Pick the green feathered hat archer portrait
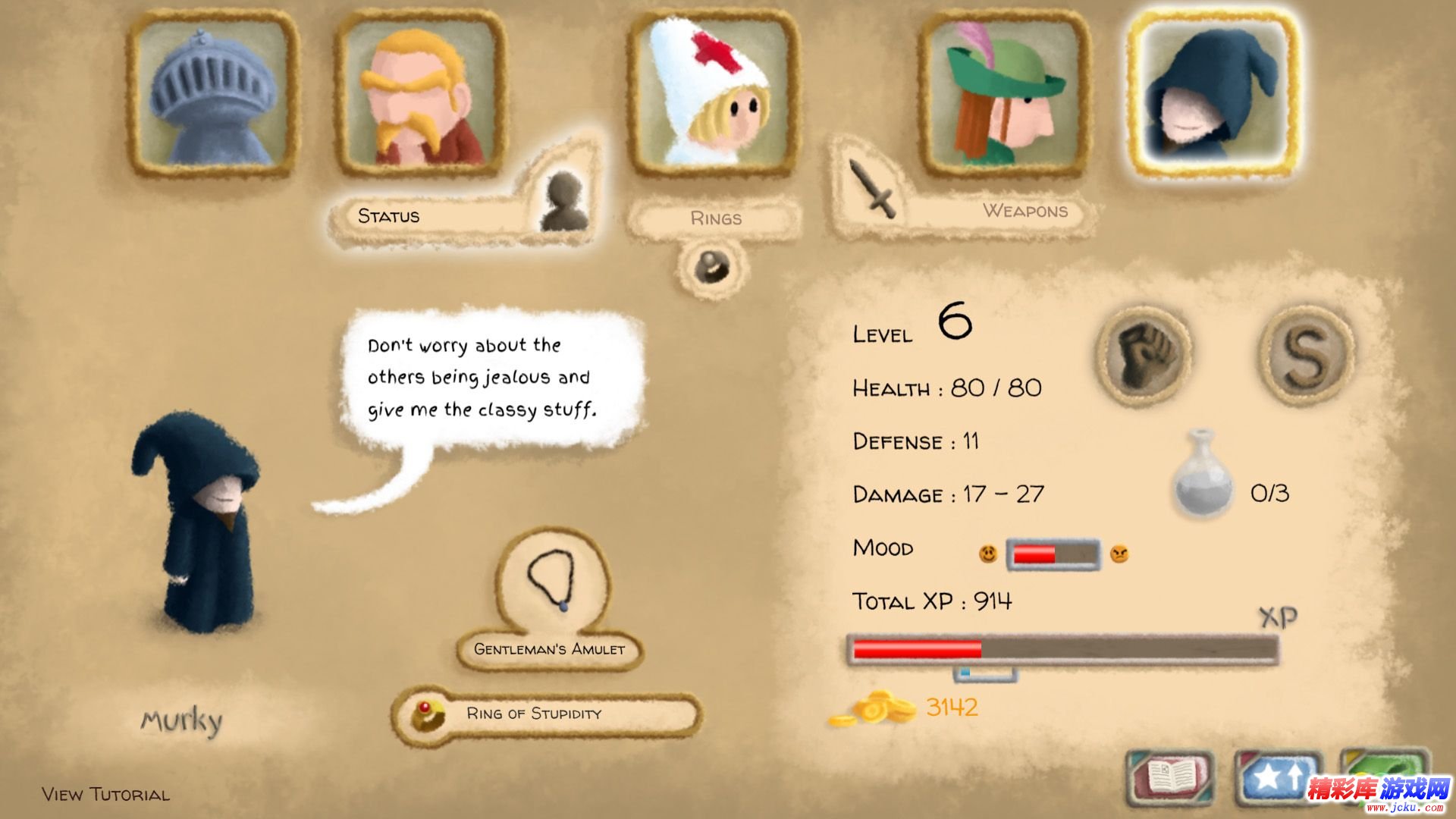1456x819 pixels. 1004,94
